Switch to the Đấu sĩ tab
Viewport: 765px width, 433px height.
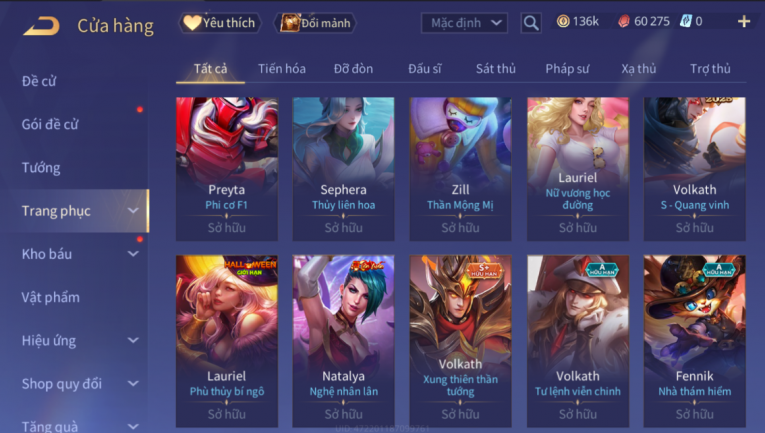[425, 69]
